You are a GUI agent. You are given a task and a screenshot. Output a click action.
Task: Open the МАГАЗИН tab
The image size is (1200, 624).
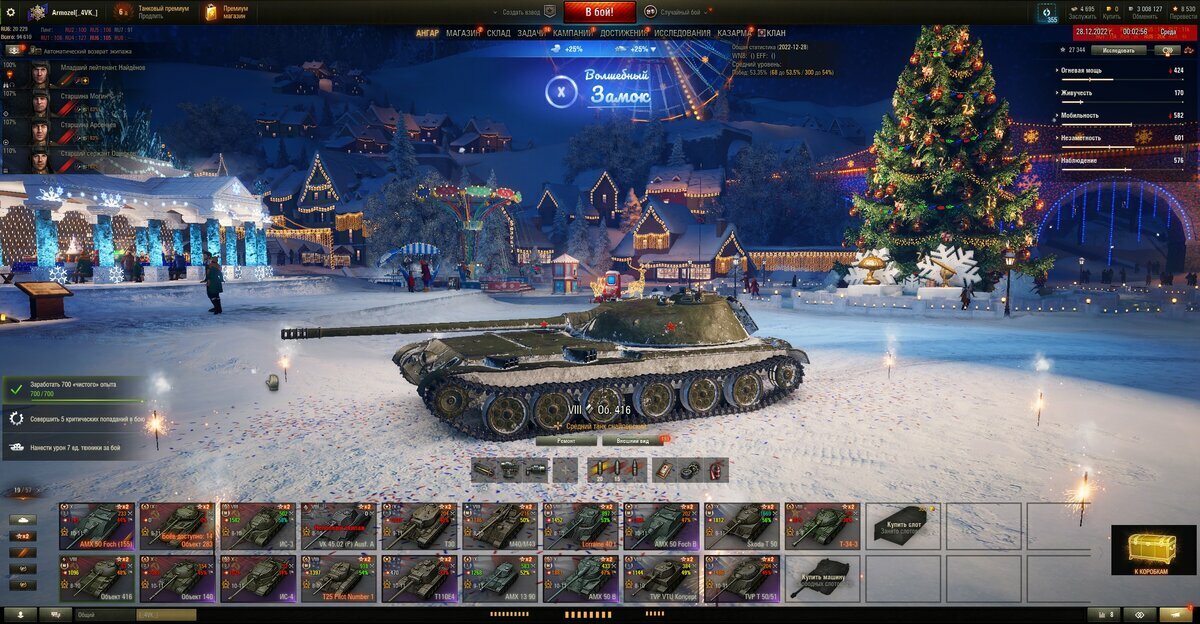462,33
